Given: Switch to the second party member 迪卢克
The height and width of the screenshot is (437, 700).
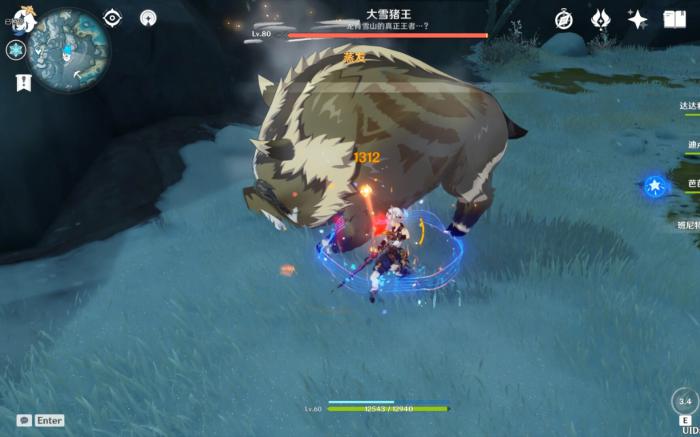Looking at the screenshot, I should point(692,145).
